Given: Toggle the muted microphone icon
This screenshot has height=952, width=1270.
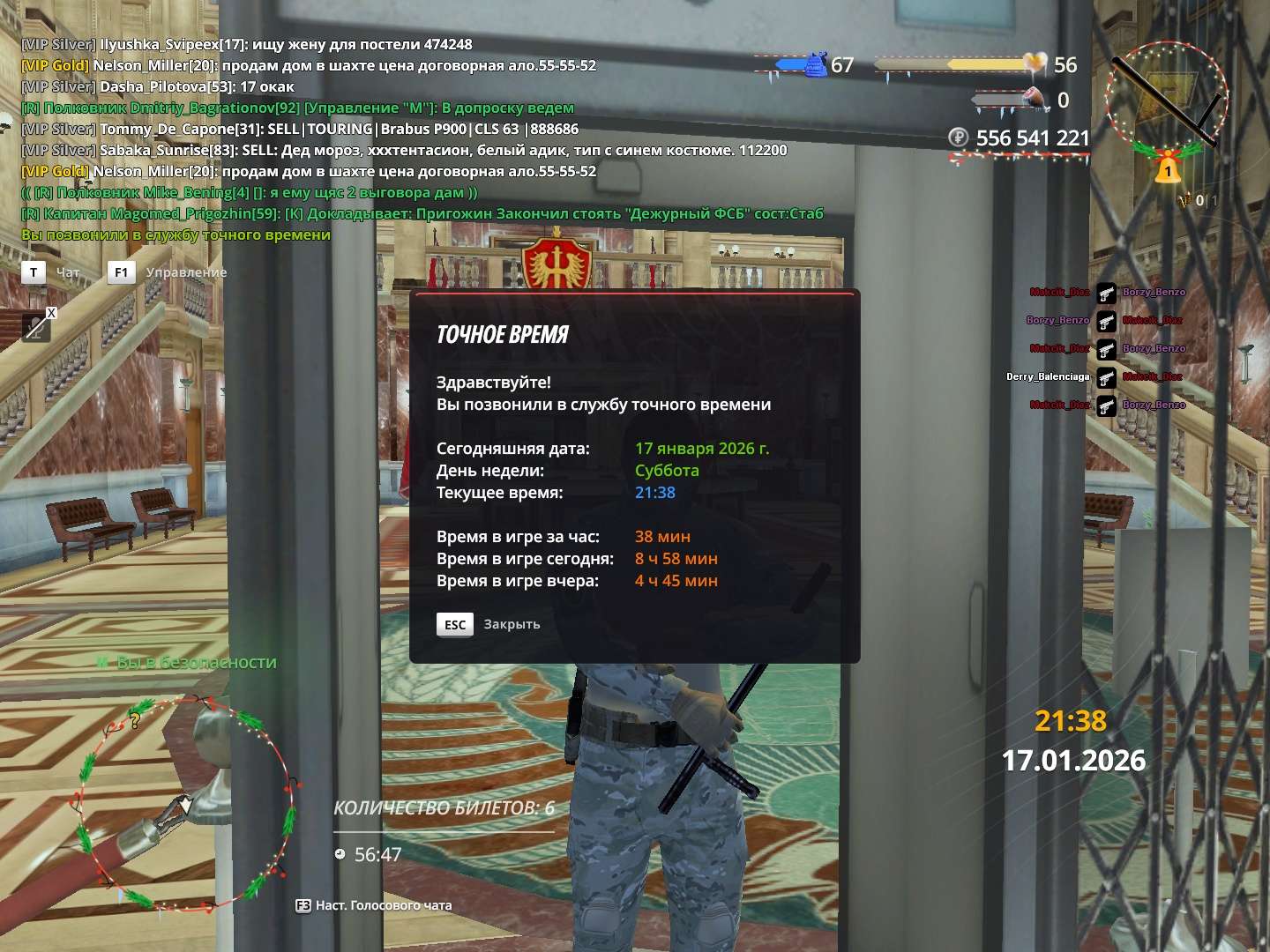Looking at the screenshot, I should pos(36,327).
